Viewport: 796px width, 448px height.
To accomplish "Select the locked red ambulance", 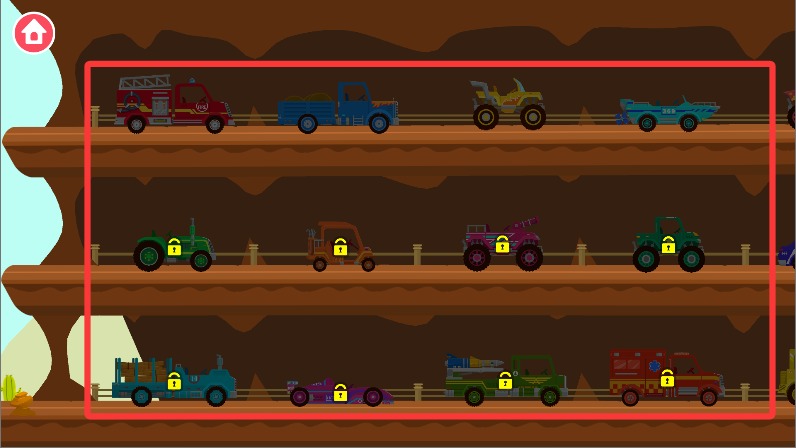I will [666, 378].
